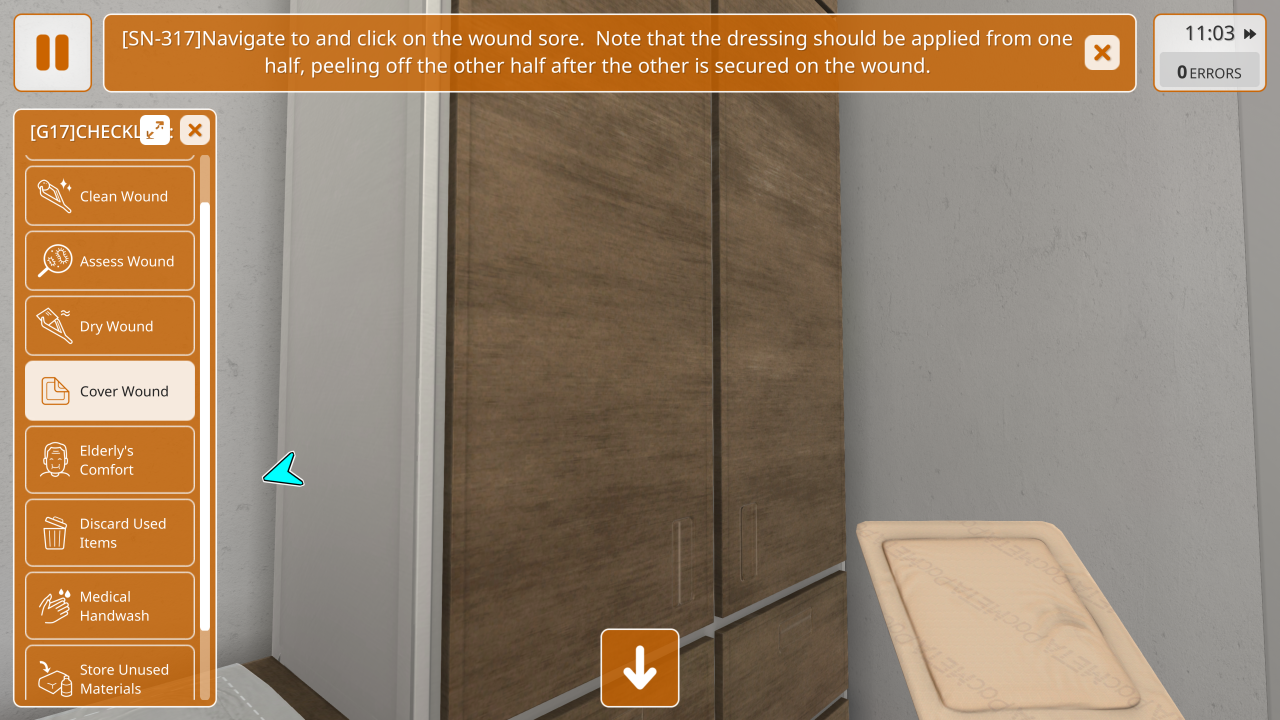Select the Cover Wound step
Image resolution: width=1280 pixels, height=720 pixels.
[x=110, y=391]
